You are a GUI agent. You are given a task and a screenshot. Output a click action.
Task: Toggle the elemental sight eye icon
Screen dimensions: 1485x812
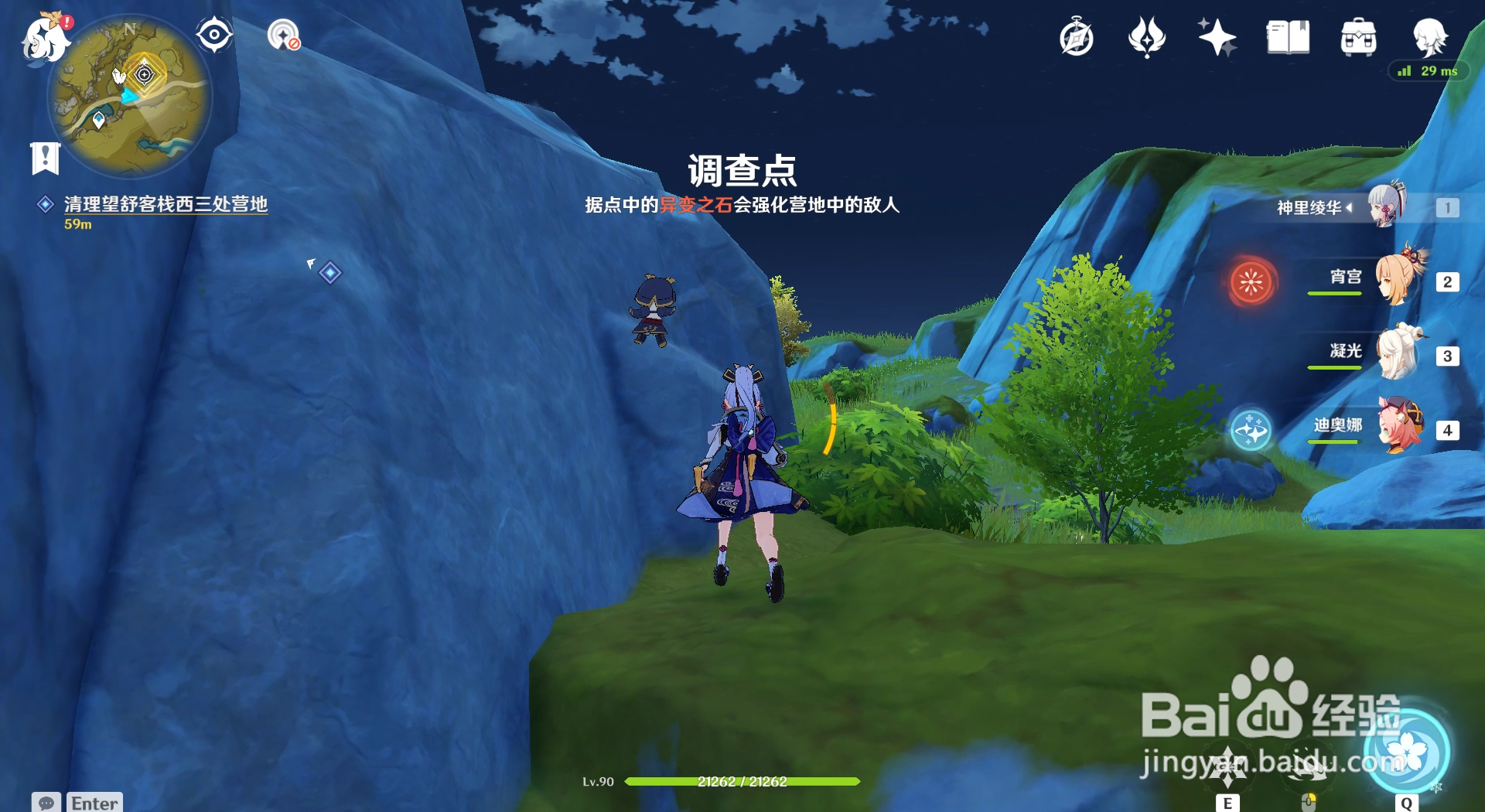[213, 33]
